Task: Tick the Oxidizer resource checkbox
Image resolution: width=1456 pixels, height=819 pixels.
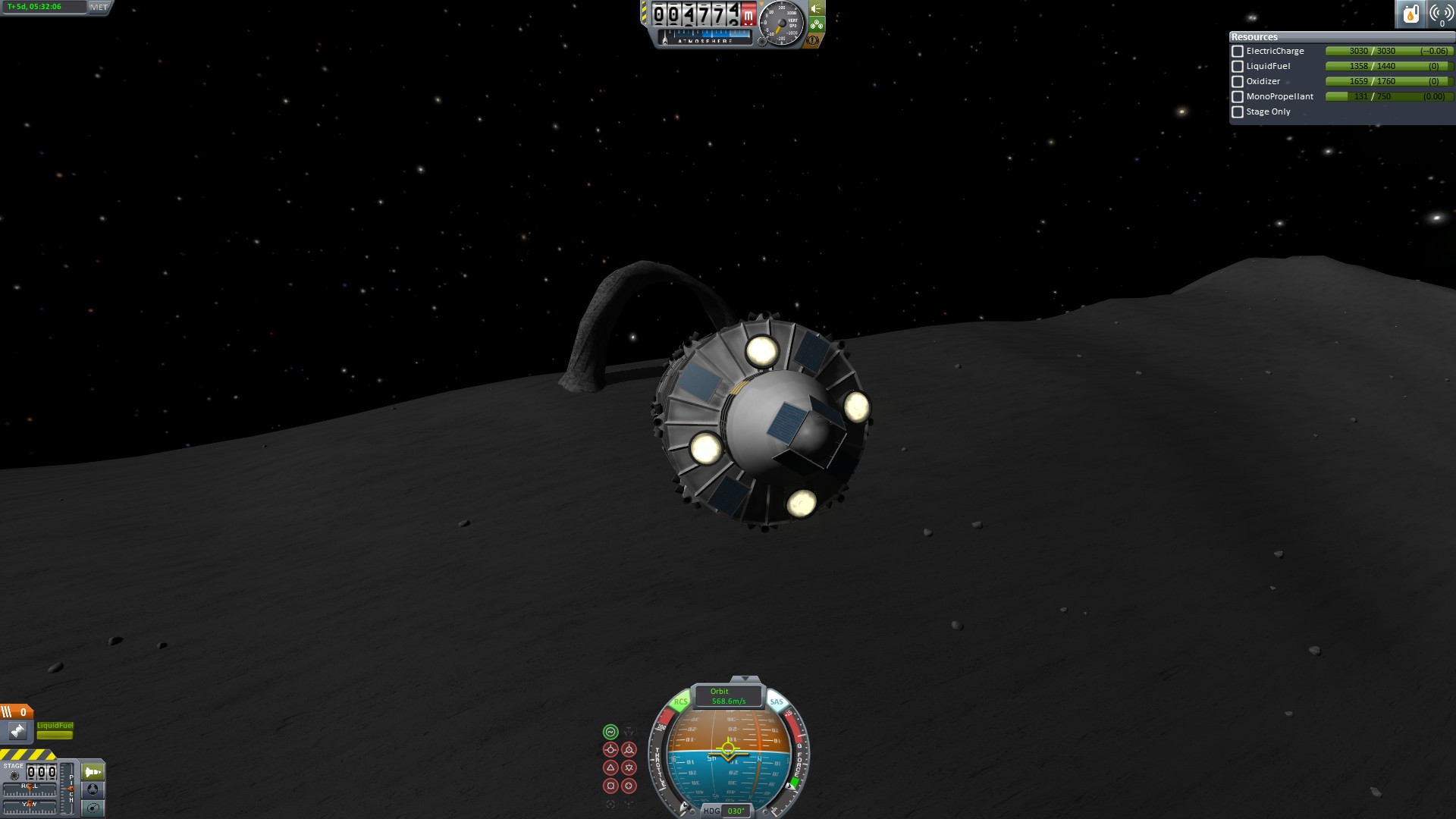Action: (x=1238, y=82)
